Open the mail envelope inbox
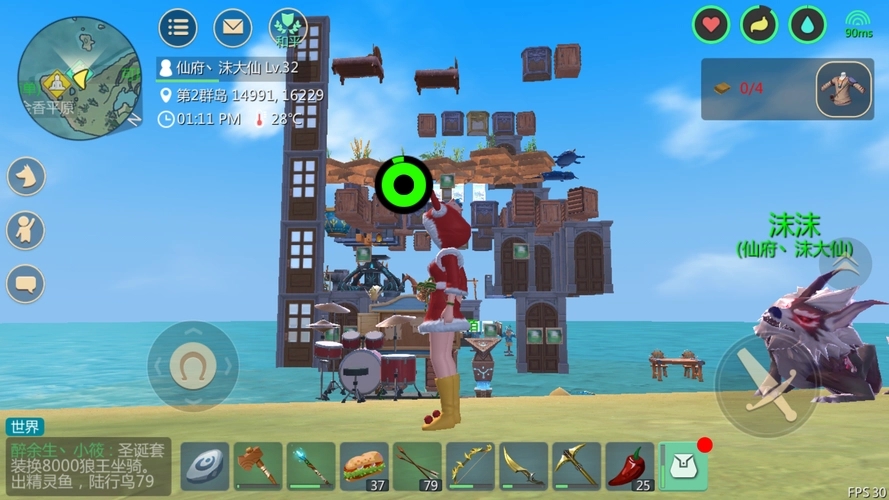Viewport: 889px width, 500px height. pyautogui.click(x=232, y=27)
